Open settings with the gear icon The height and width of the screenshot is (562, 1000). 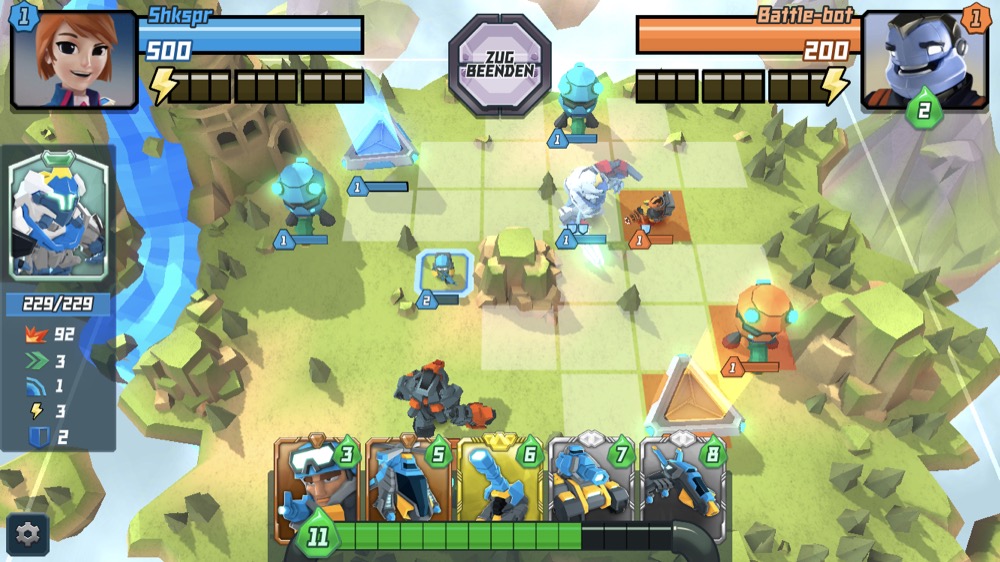[x=27, y=534]
